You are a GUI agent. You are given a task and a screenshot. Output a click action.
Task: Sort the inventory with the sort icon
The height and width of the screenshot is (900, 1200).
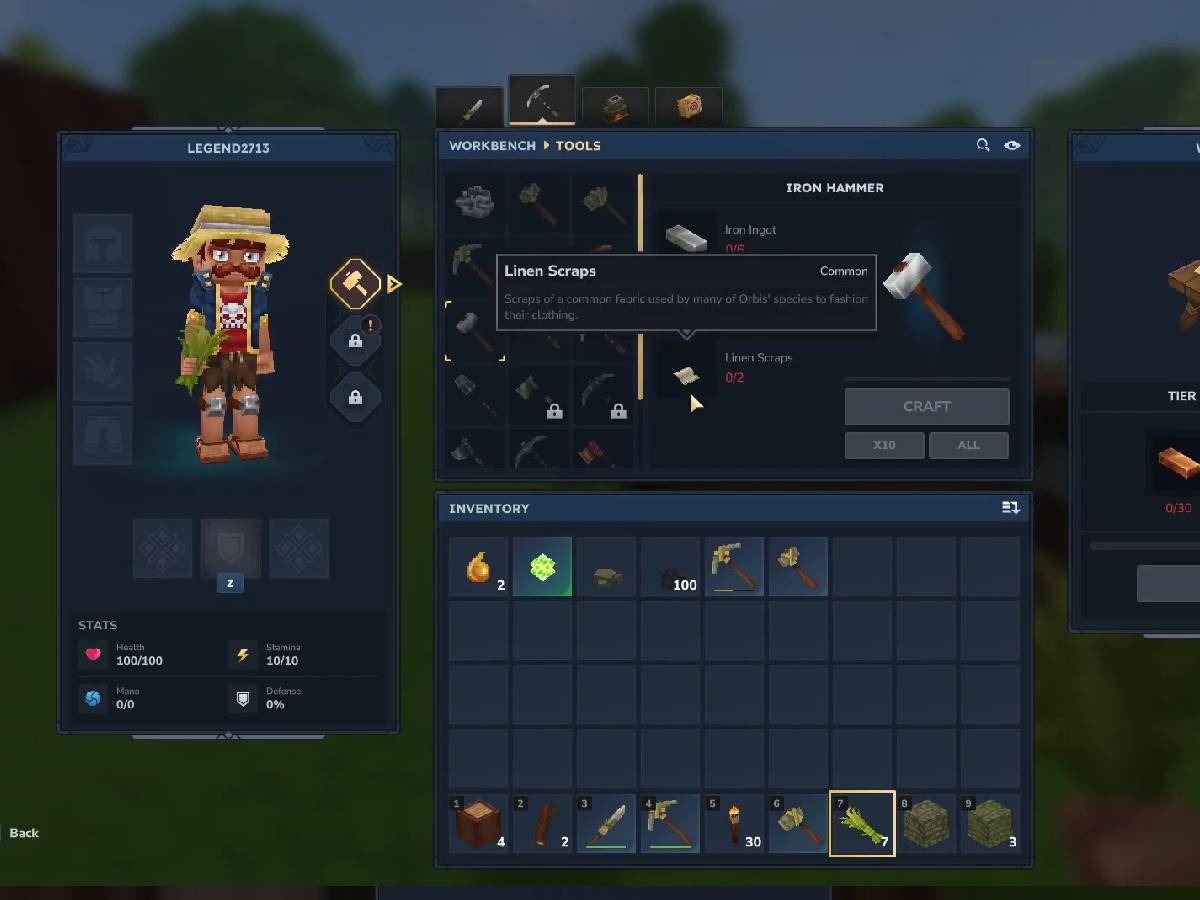pos(1010,508)
